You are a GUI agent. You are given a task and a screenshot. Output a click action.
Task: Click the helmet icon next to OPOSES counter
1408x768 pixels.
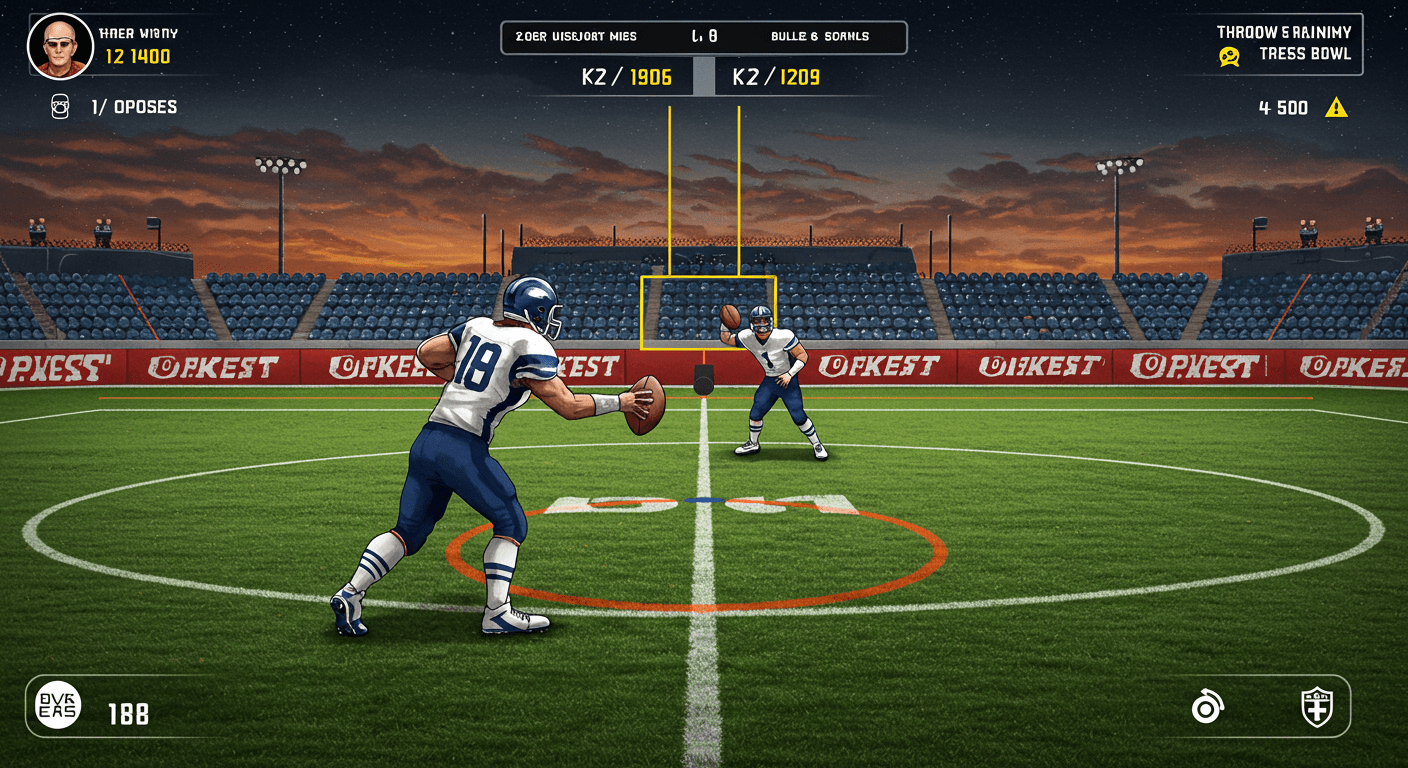tap(59, 107)
